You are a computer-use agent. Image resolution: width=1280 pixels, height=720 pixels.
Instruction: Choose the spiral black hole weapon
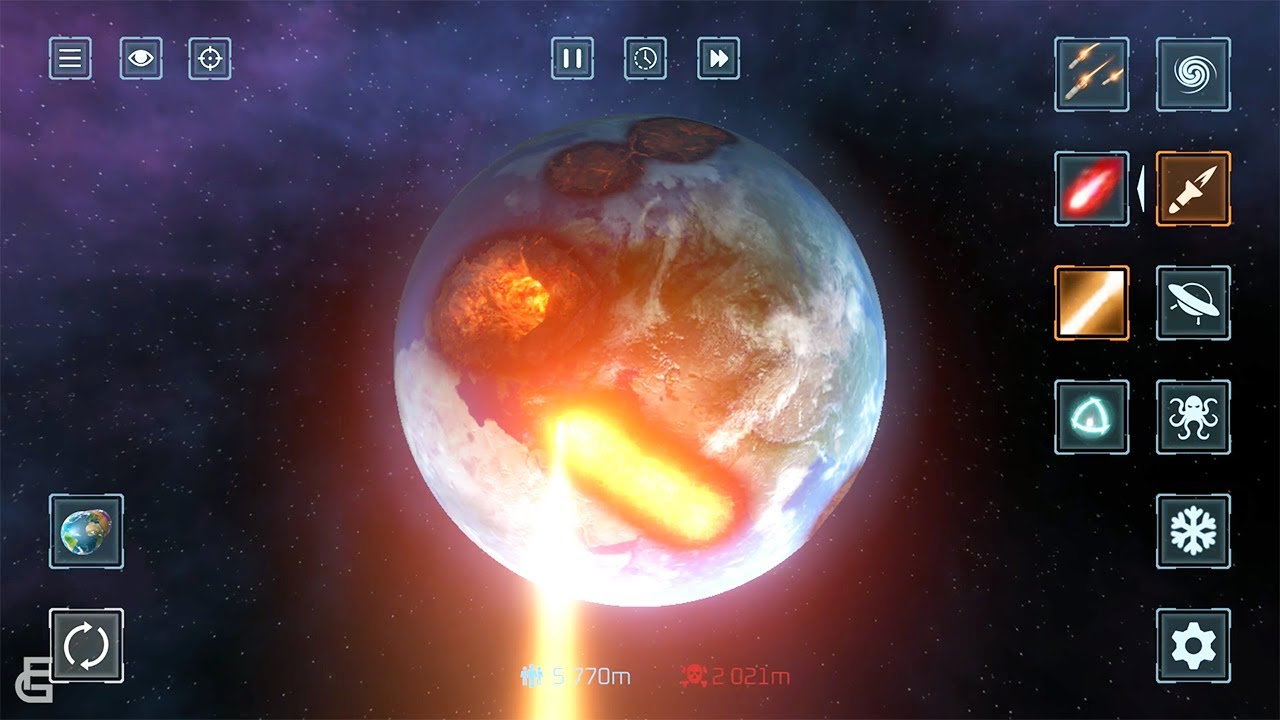(1193, 75)
